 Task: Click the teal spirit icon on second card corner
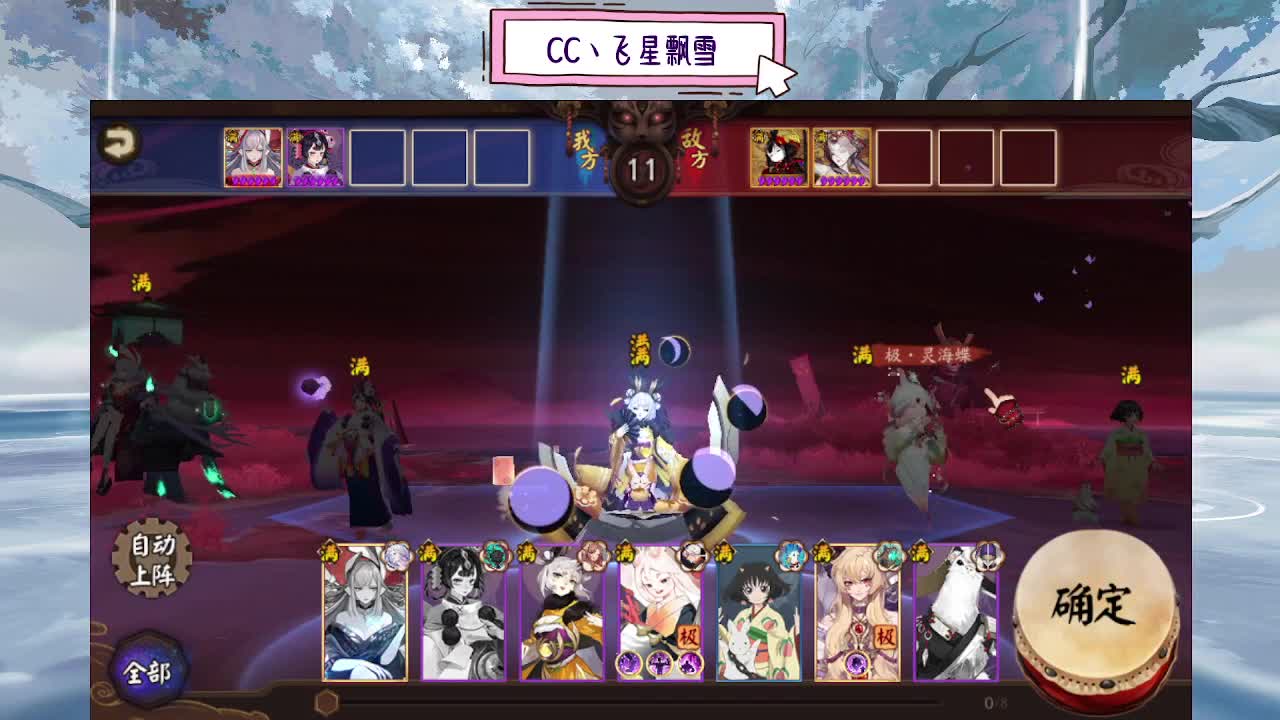click(x=494, y=557)
